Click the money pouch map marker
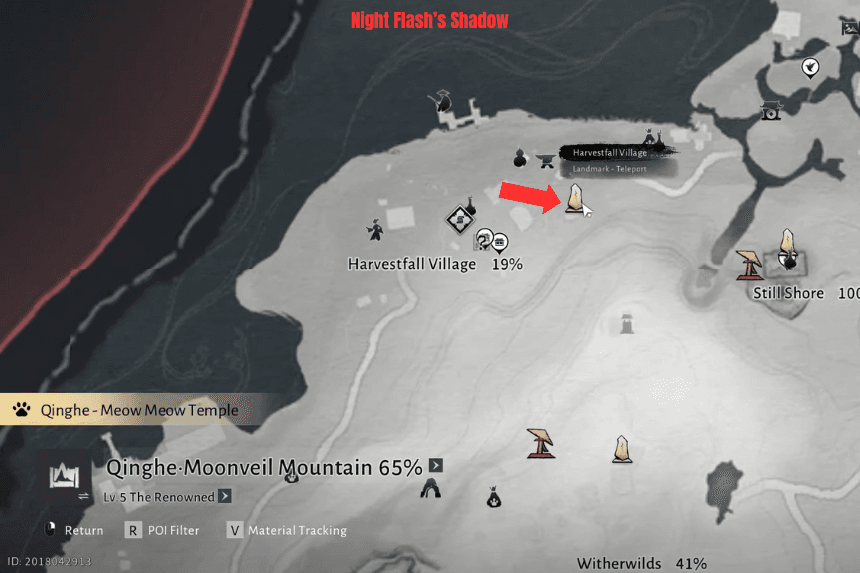Viewport: 860px width, 573px height. pyautogui.click(x=493, y=496)
